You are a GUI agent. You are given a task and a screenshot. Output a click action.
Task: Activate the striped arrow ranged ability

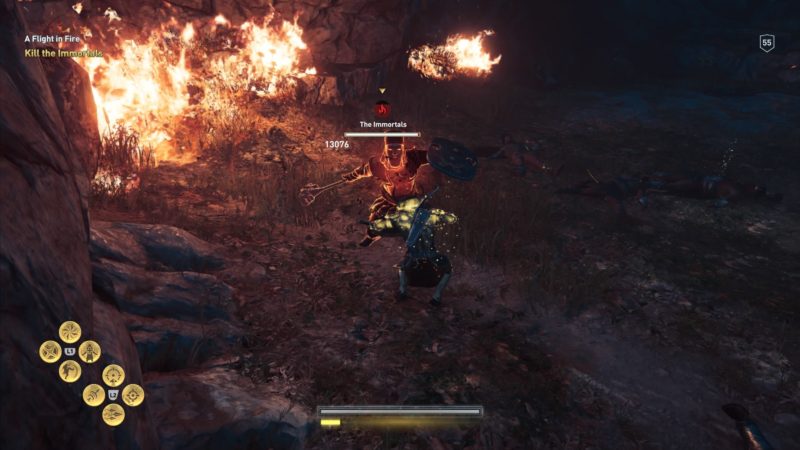(93, 395)
